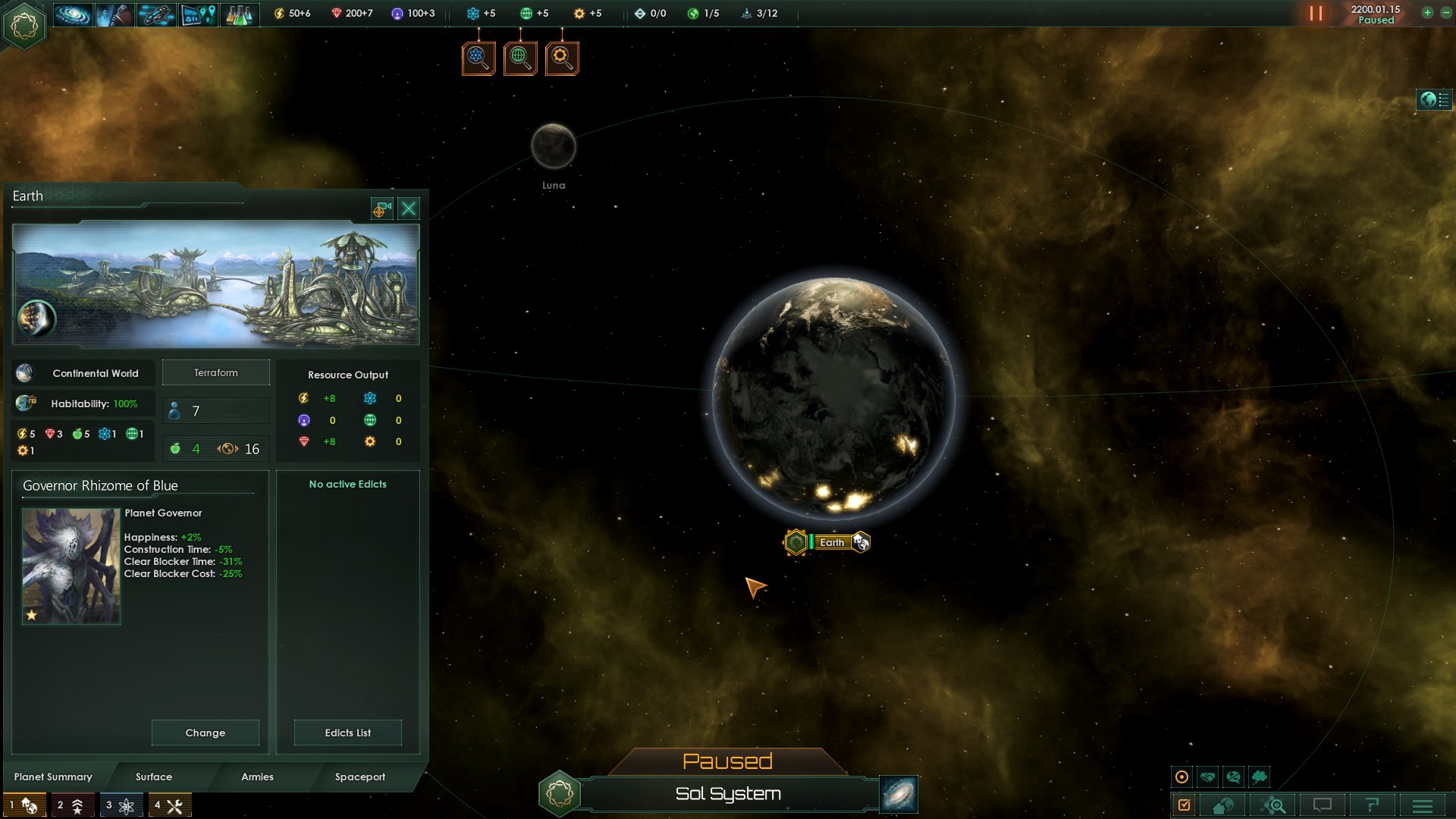This screenshot has width=1456, height=819.
Task: Open the empire government emblem menu
Action: tap(24, 26)
